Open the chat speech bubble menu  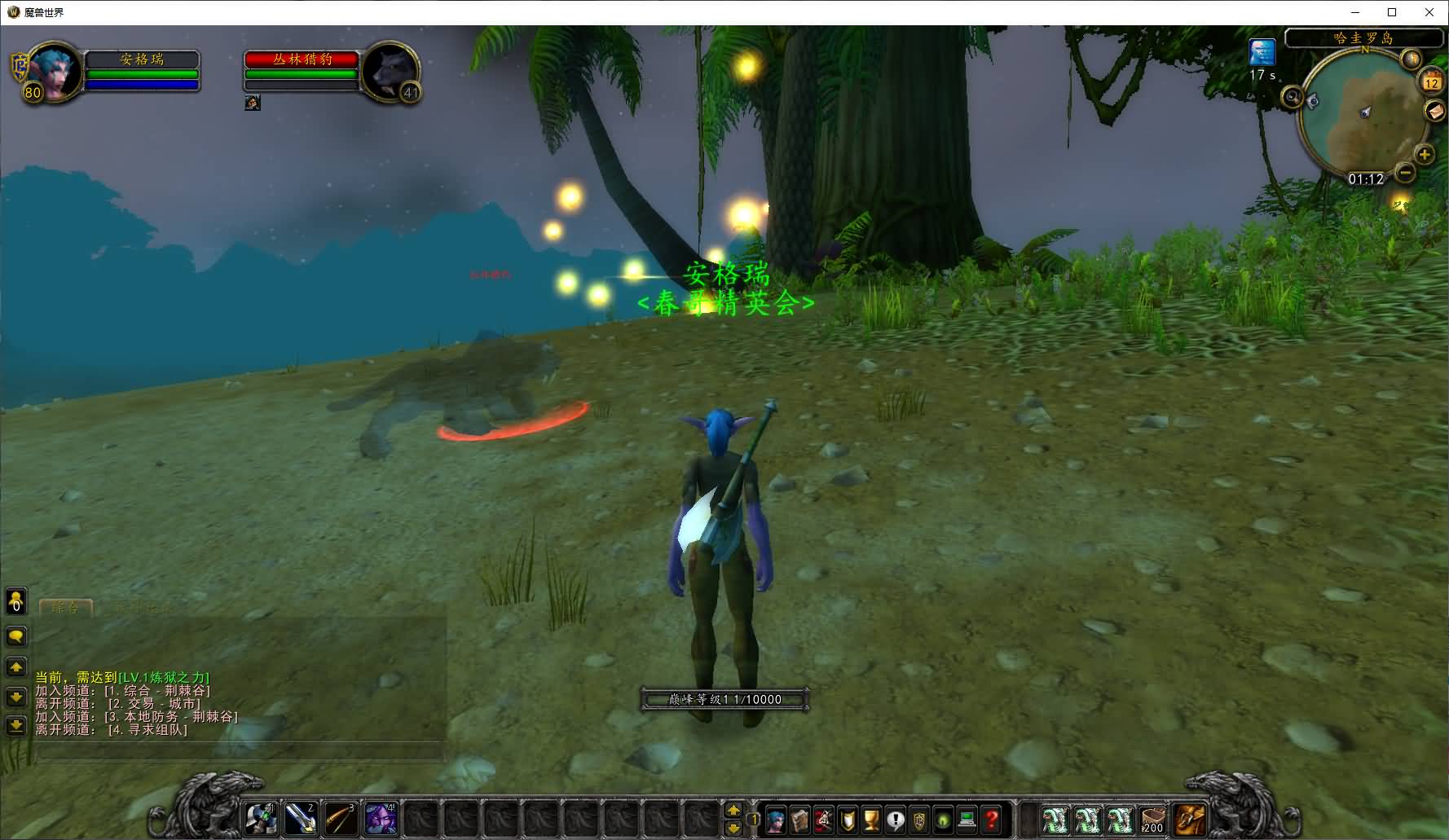pos(16,636)
